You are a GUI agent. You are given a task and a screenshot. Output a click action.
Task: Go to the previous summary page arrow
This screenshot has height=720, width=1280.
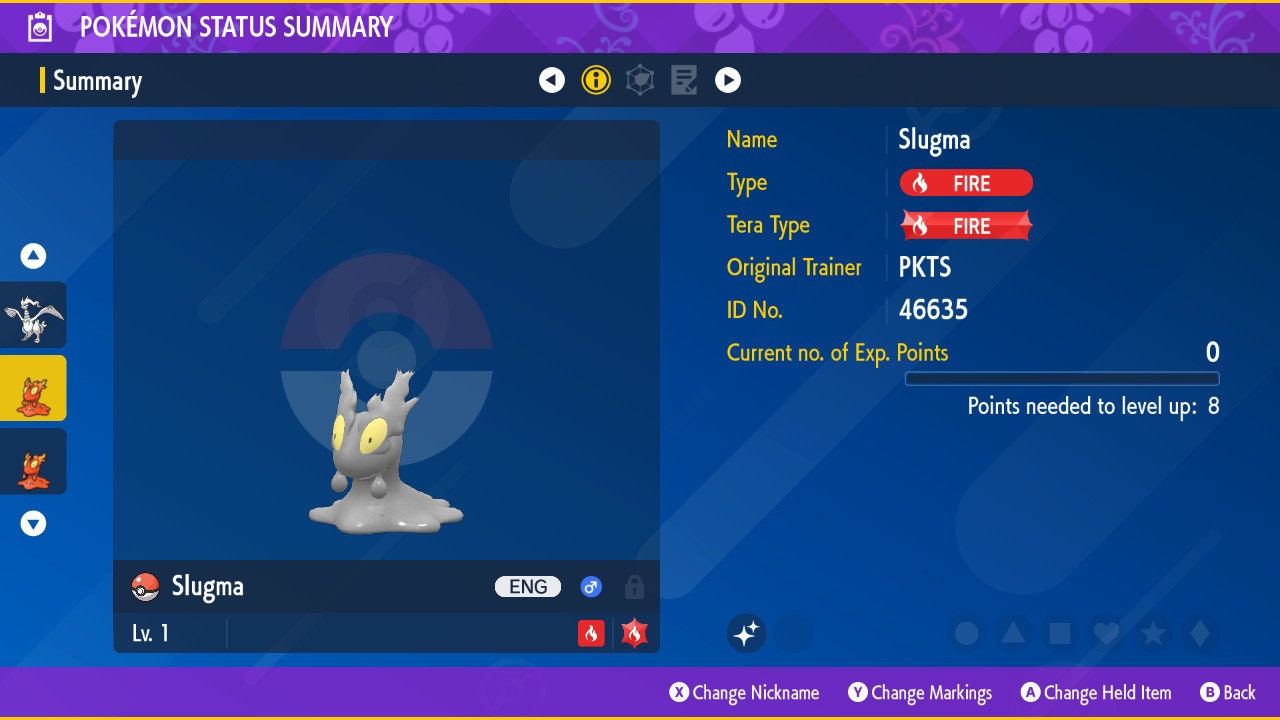(x=552, y=80)
